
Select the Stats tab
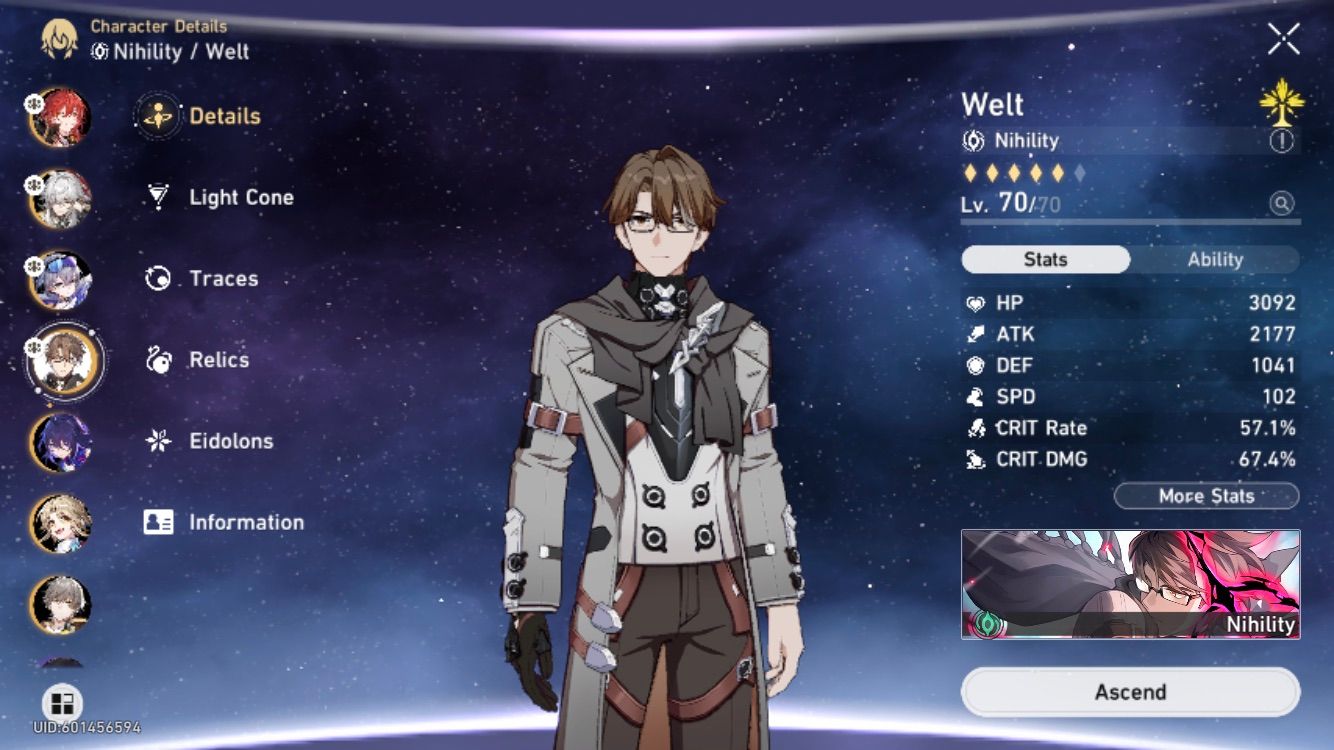coord(1044,259)
